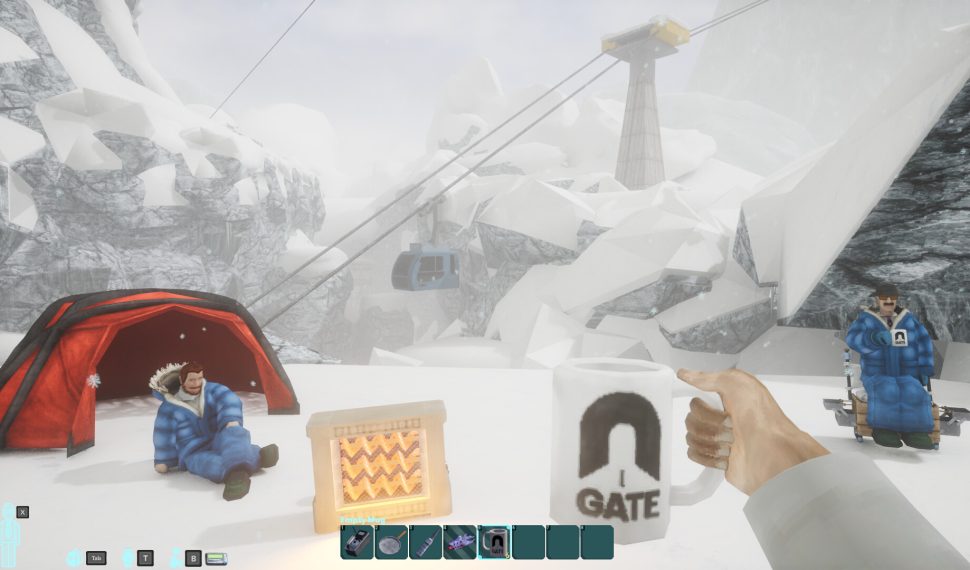Select the GATE mug hotbar slot
This screenshot has width=970, height=570.
tap(494, 542)
